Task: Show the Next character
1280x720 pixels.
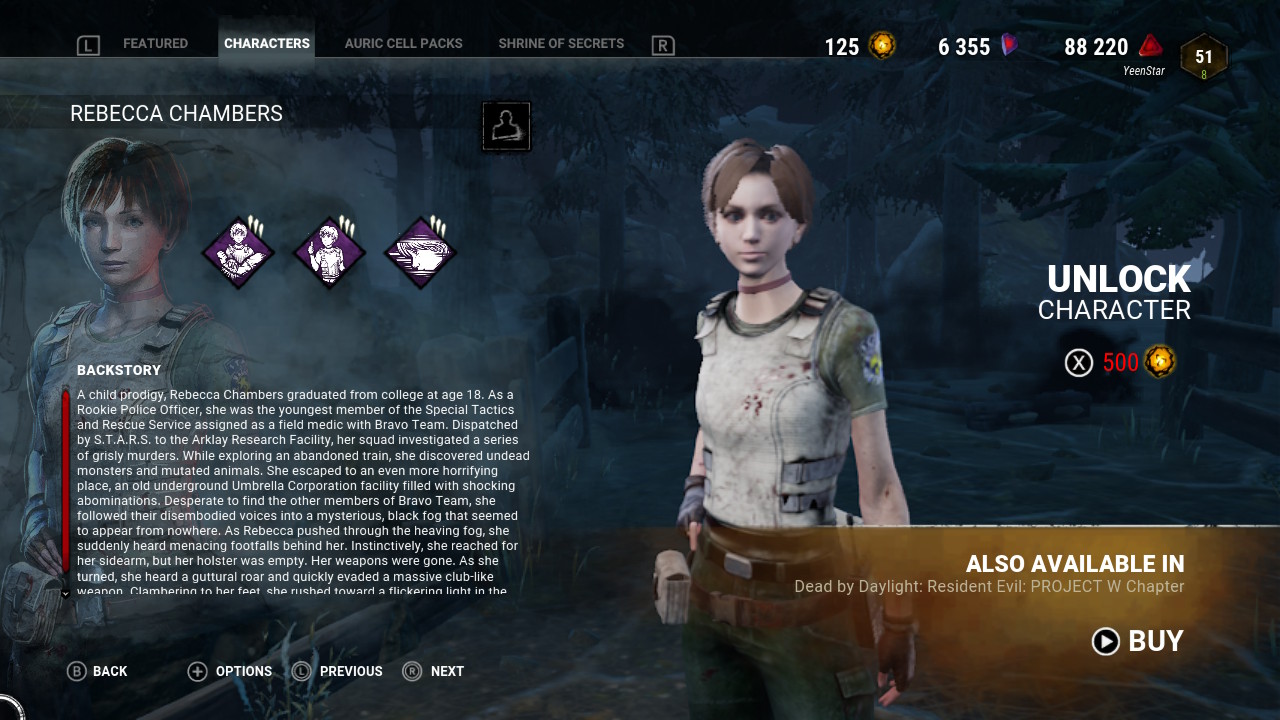Action: click(434, 671)
